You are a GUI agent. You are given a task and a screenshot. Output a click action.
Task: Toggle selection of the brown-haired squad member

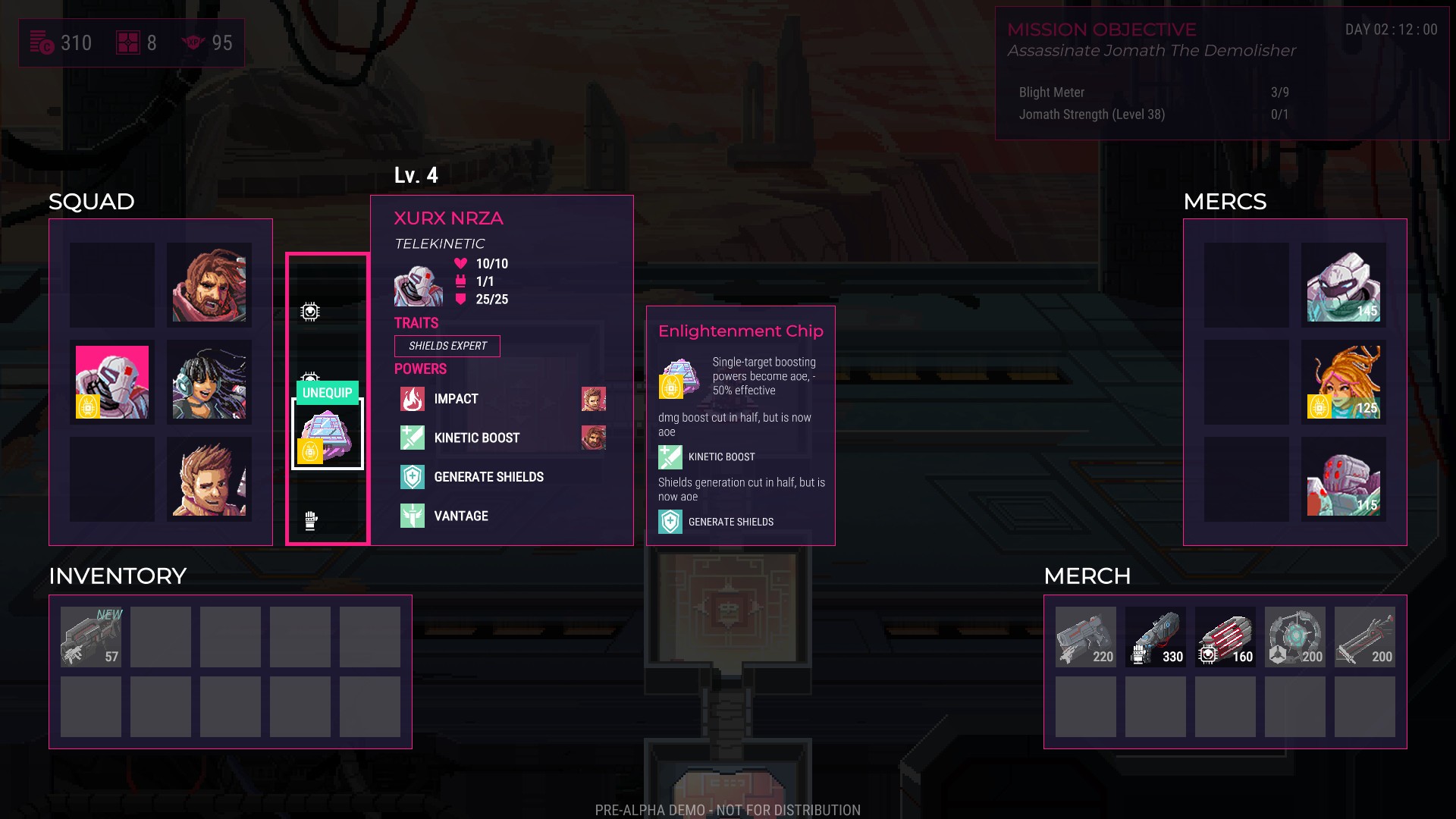[209, 285]
